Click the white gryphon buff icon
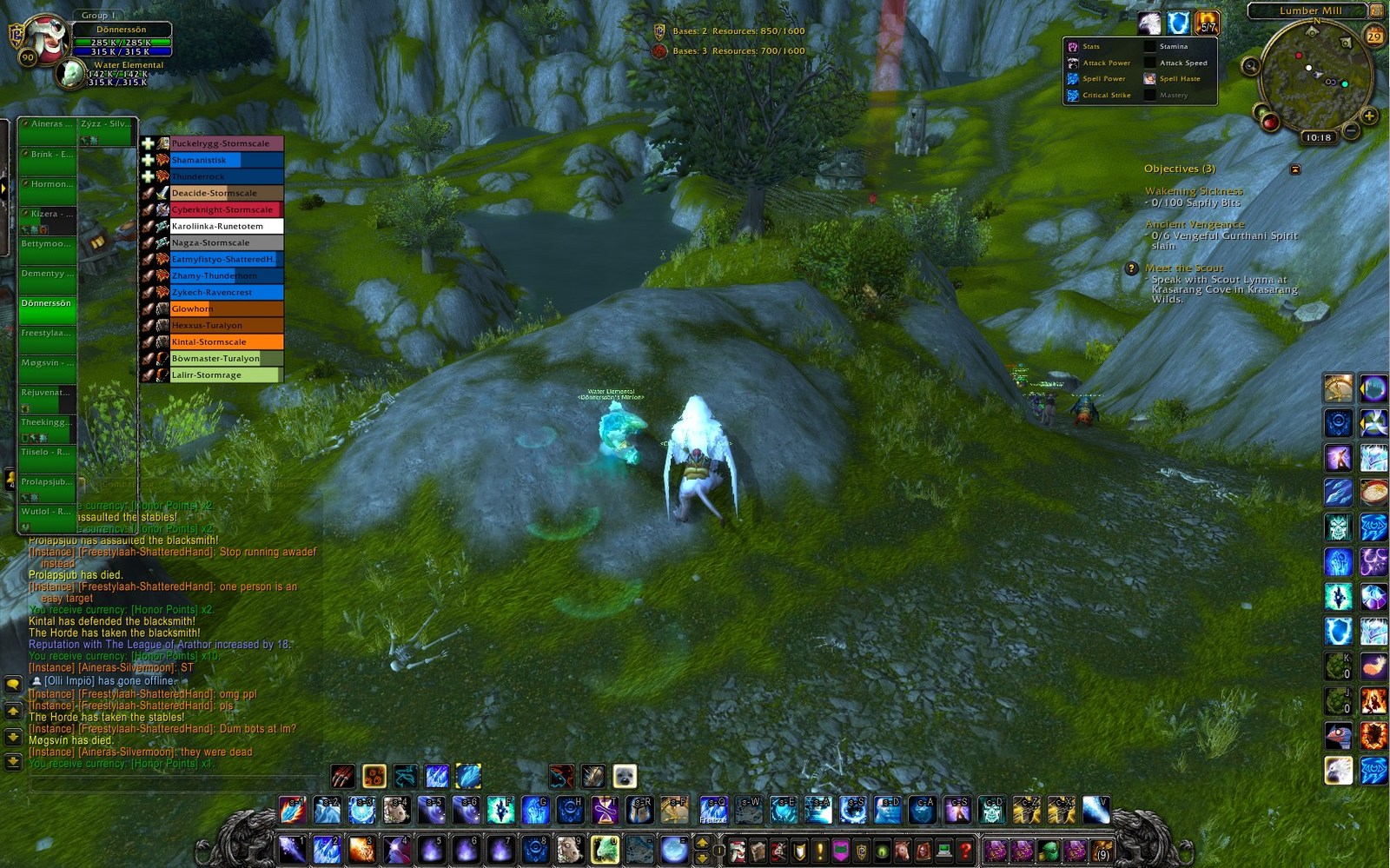The width and height of the screenshot is (1390, 868). click(x=1149, y=23)
